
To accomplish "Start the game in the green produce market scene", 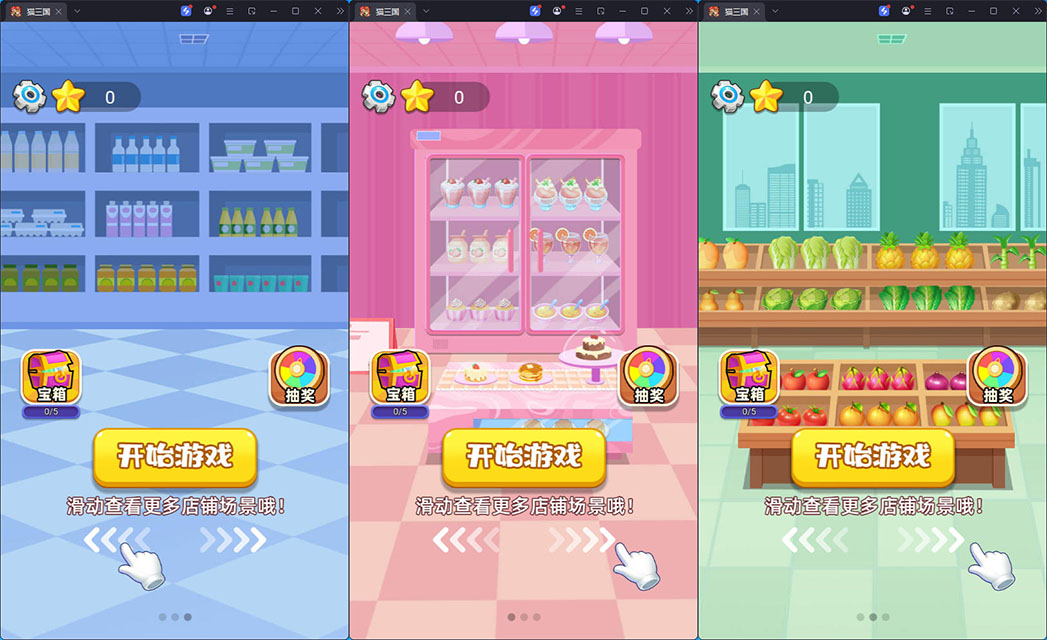I will tap(873, 457).
